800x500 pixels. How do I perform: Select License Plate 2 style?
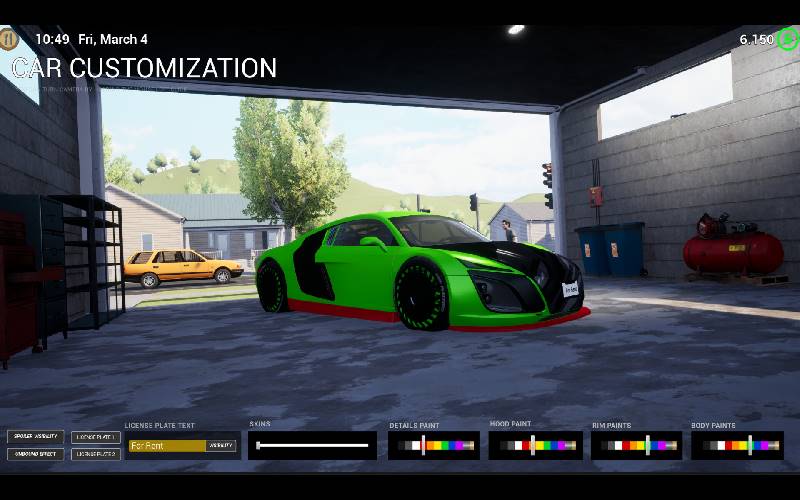(x=97, y=454)
